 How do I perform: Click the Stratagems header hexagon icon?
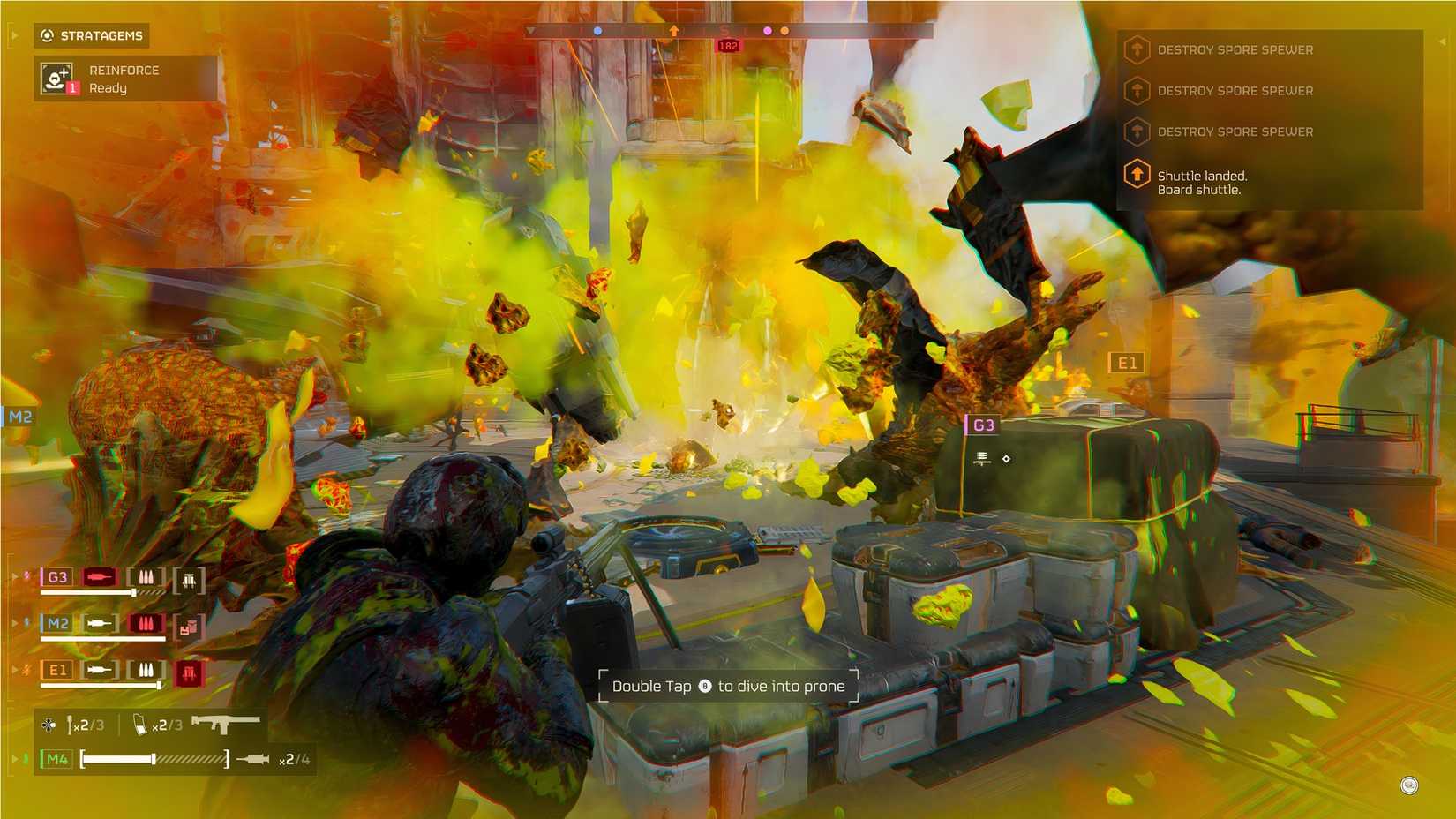47,35
